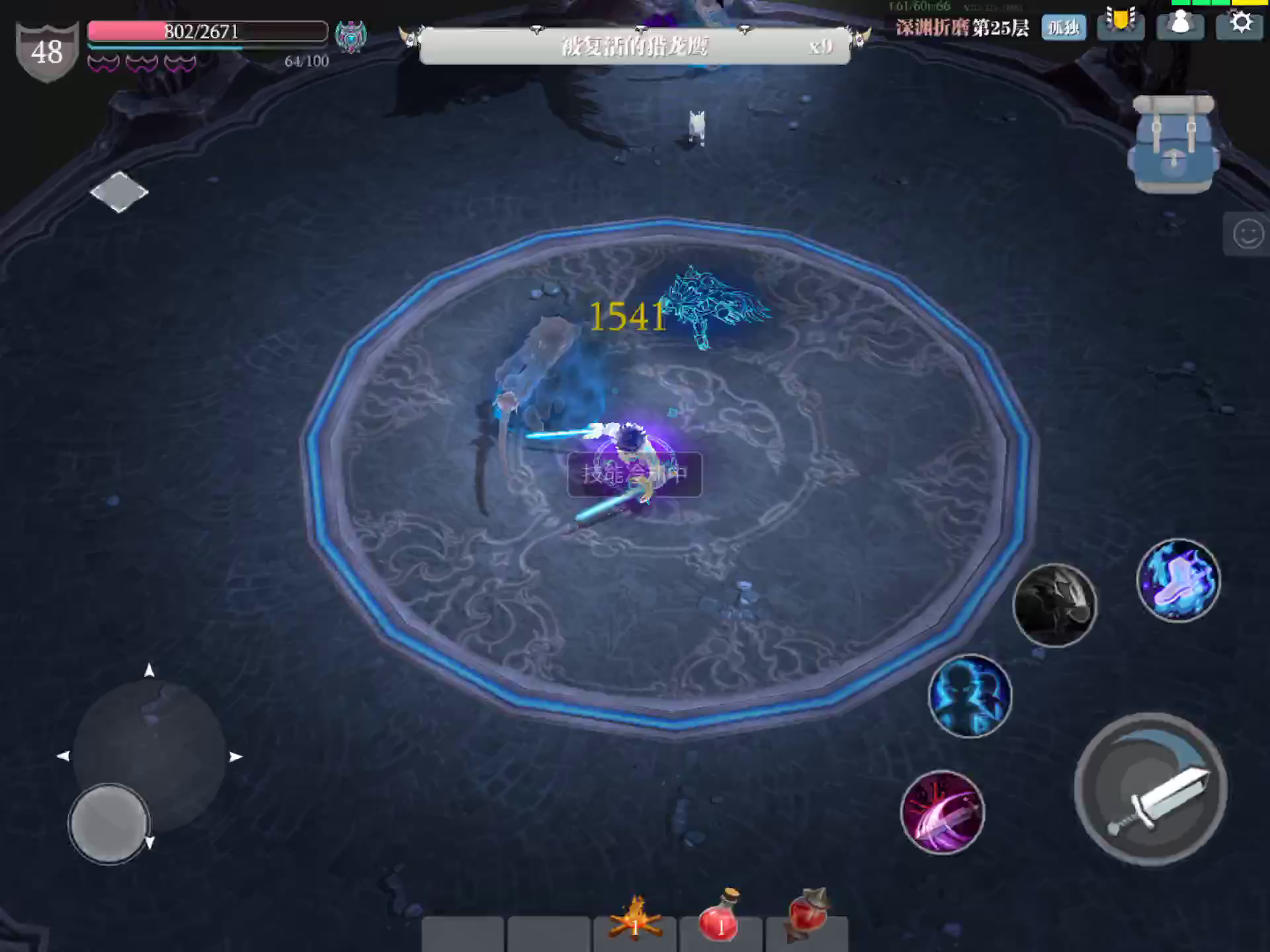Image resolution: width=1270 pixels, height=952 pixels.
Task: Open the golden shield ranking panel
Action: pyautogui.click(x=1121, y=24)
